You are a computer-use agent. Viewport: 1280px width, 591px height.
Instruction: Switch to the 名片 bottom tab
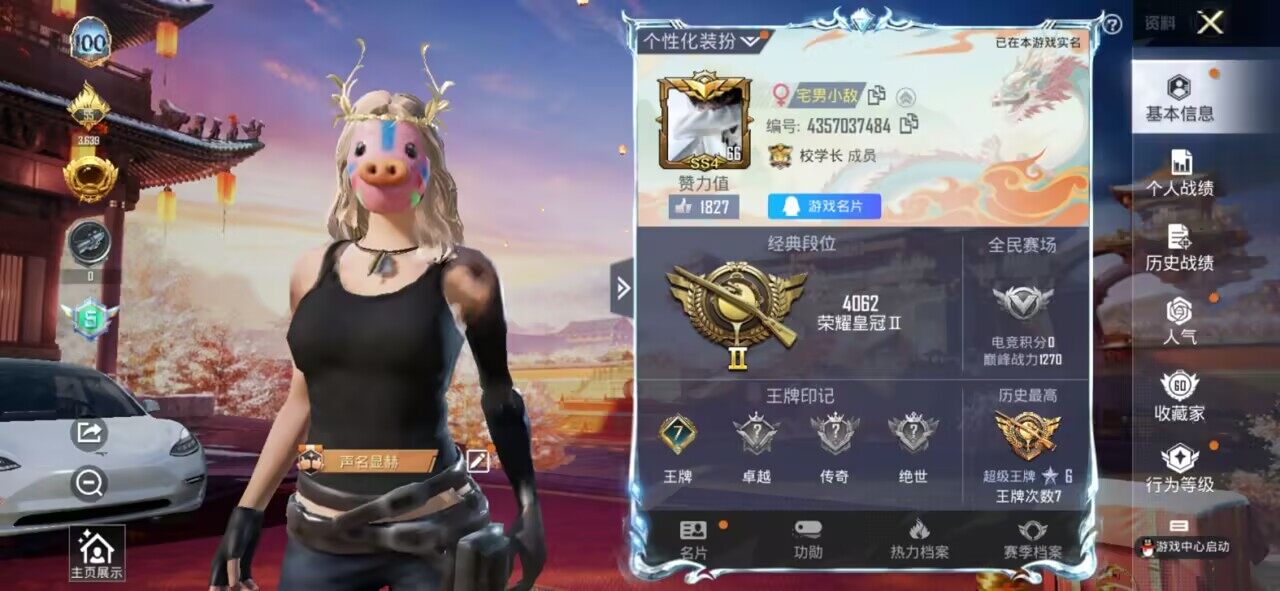coord(693,540)
